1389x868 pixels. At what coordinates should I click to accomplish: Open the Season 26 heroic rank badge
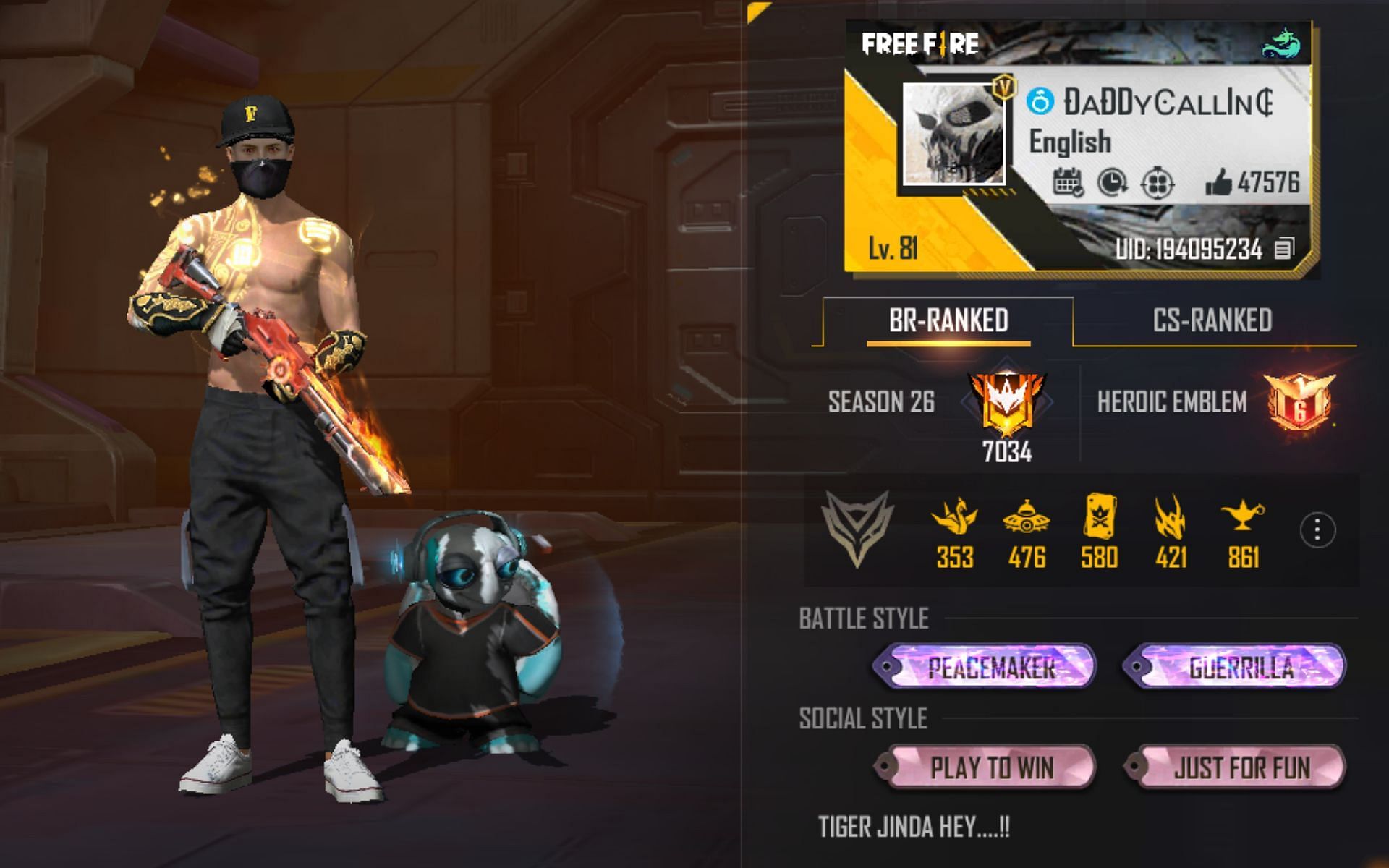[1006, 403]
